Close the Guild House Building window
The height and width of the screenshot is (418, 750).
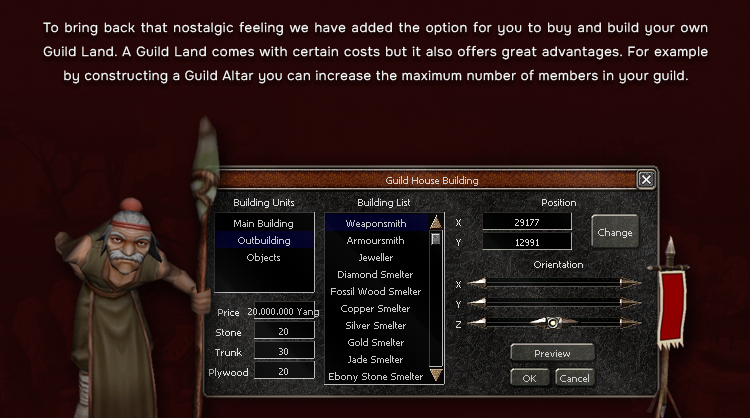click(x=646, y=180)
